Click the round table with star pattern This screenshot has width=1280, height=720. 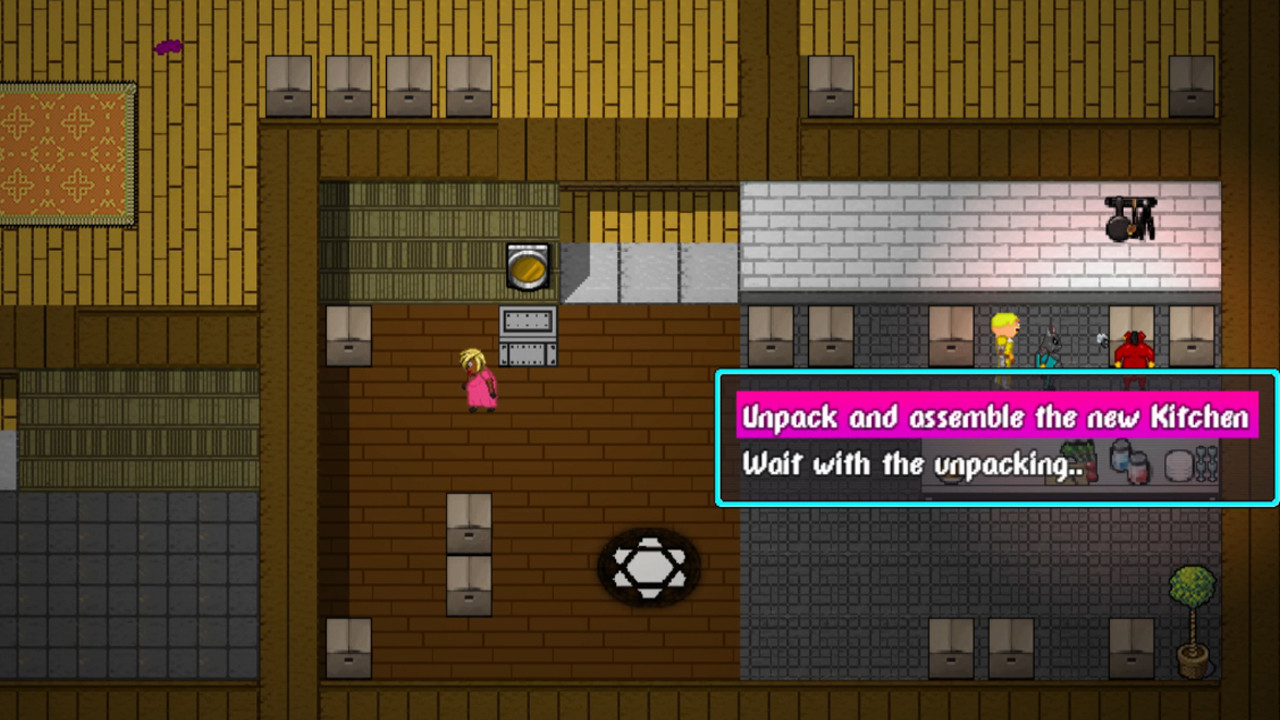[650, 565]
